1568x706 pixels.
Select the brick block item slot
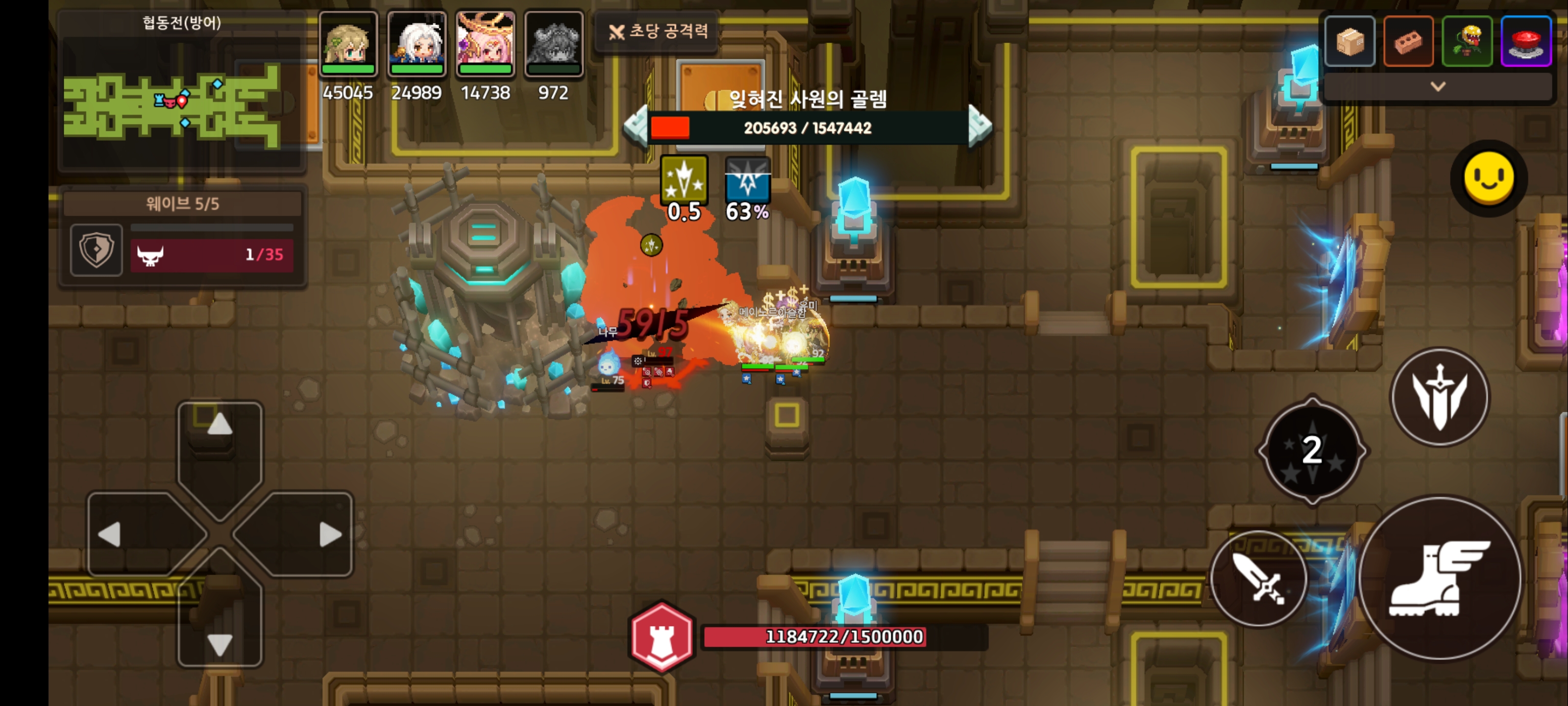click(1408, 41)
